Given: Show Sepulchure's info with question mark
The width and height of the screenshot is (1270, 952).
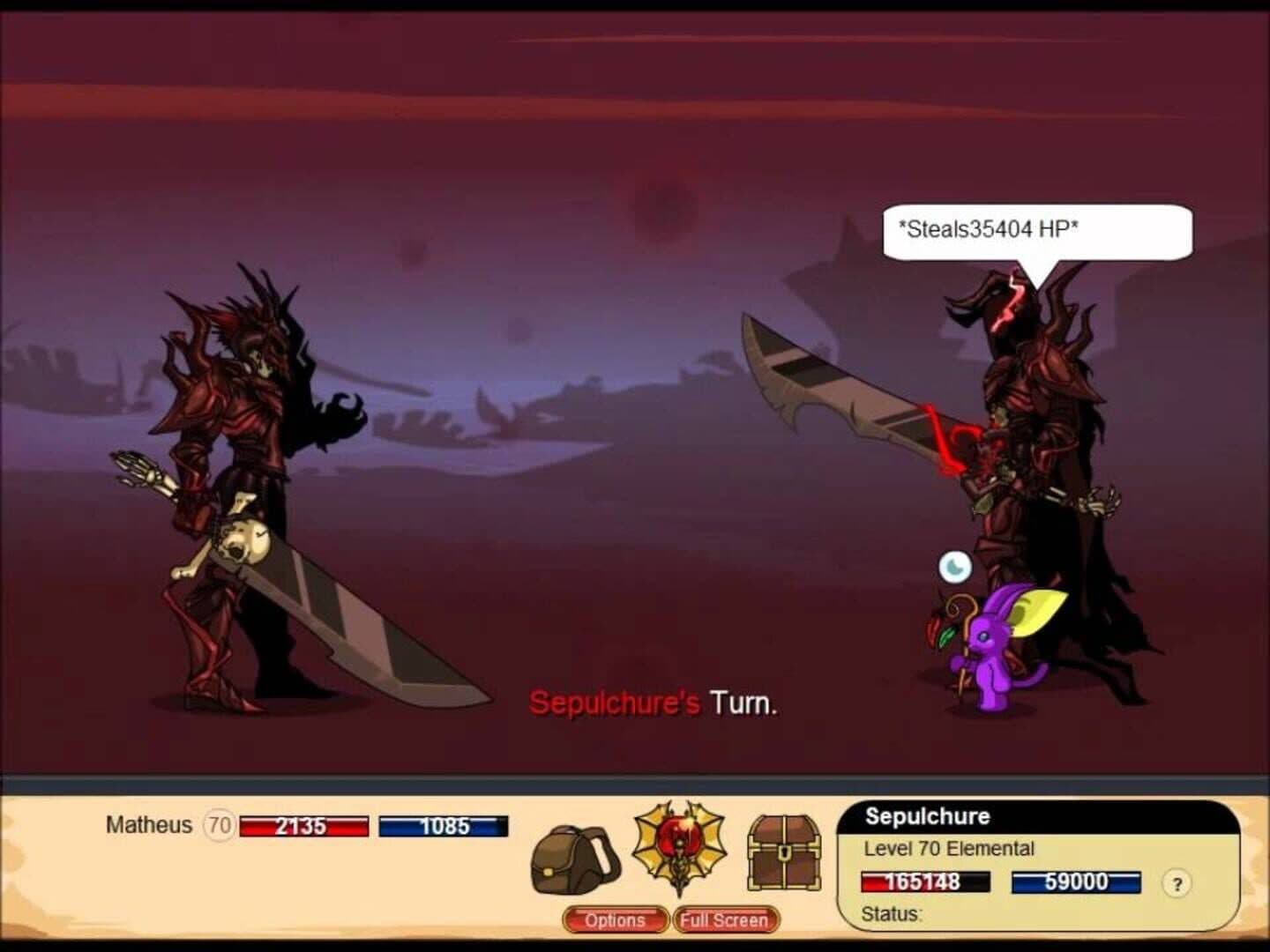Looking at the screenshot, I should pos(1177,883).
